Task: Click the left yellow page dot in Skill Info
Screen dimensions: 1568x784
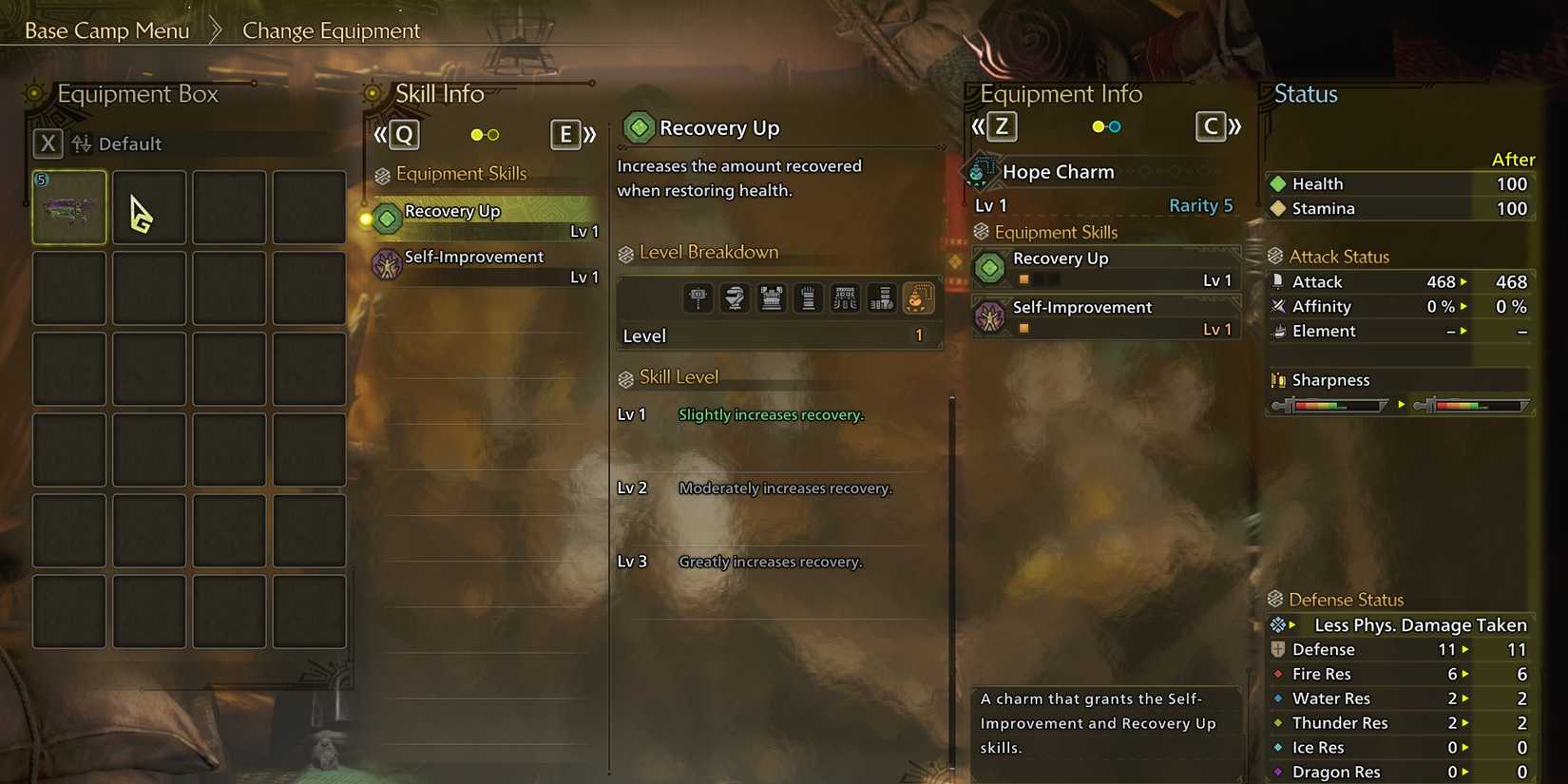Action: (475, 135)
